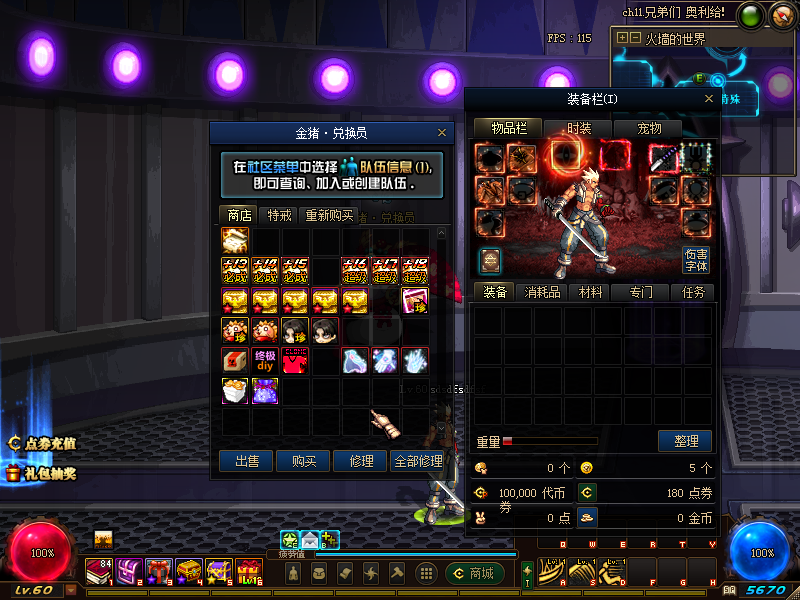
Task: Repair everything with 全部修理
Action: [418, 461]
